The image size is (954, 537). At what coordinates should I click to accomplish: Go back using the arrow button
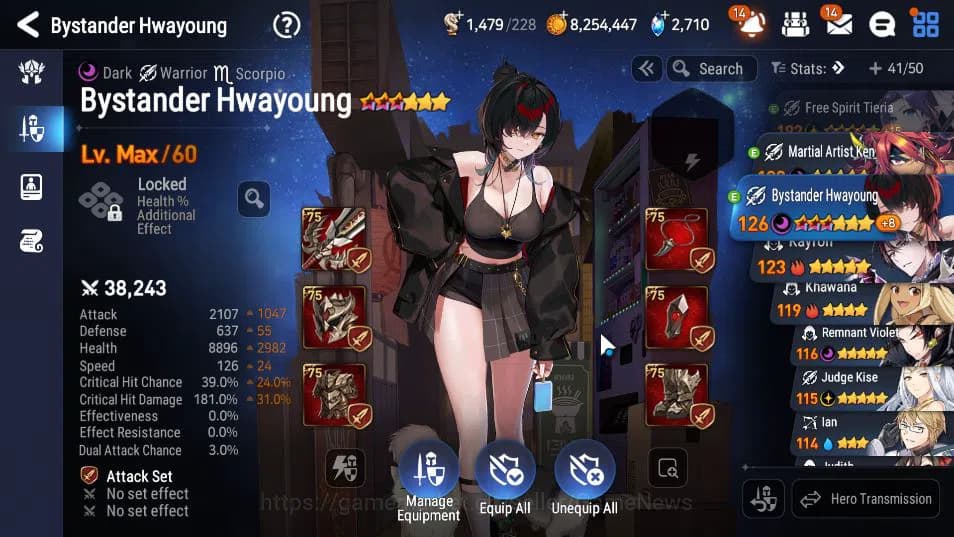pyautogui.click(x=28, y=25)
